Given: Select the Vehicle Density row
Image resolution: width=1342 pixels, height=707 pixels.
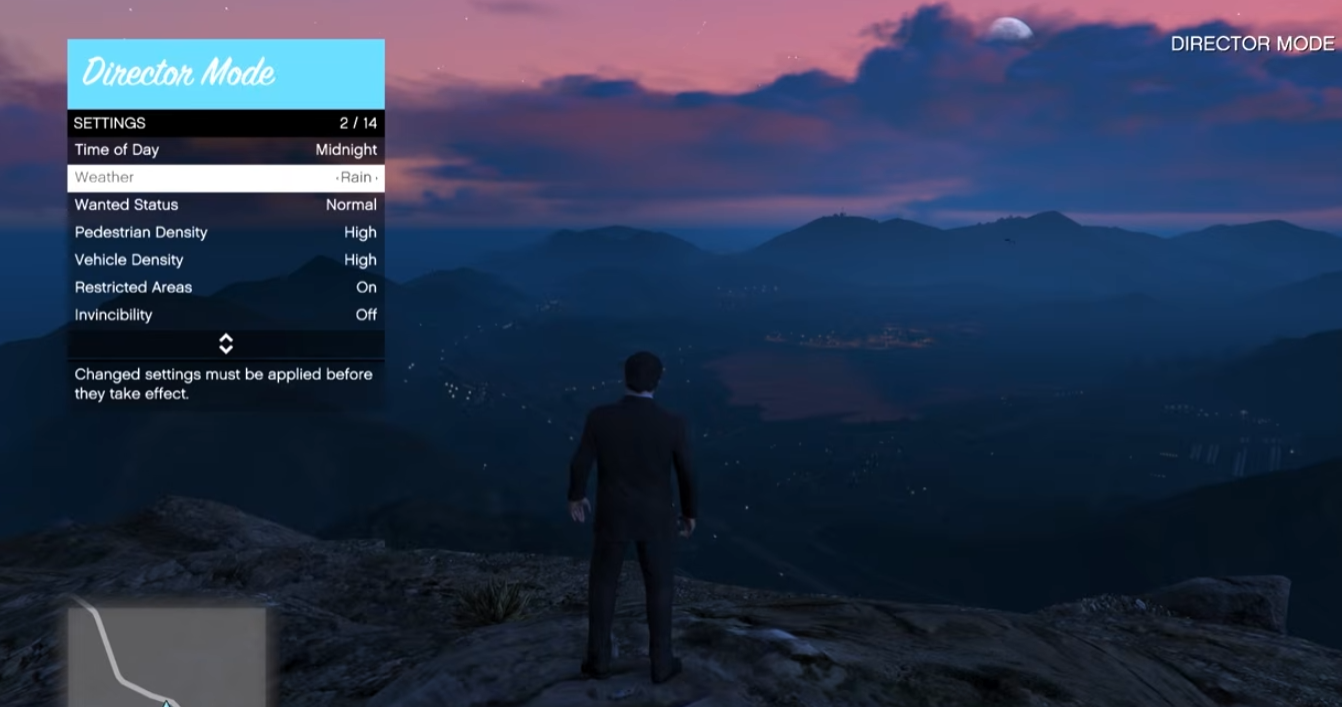Looking at the screenshot, I should 225,260.
